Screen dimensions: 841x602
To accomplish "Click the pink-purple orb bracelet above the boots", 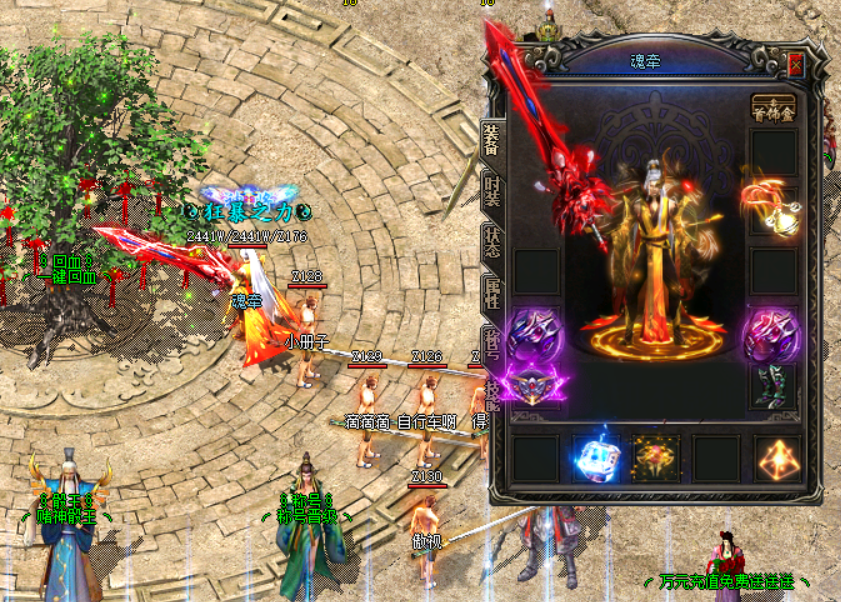I will tap(772, 333).
